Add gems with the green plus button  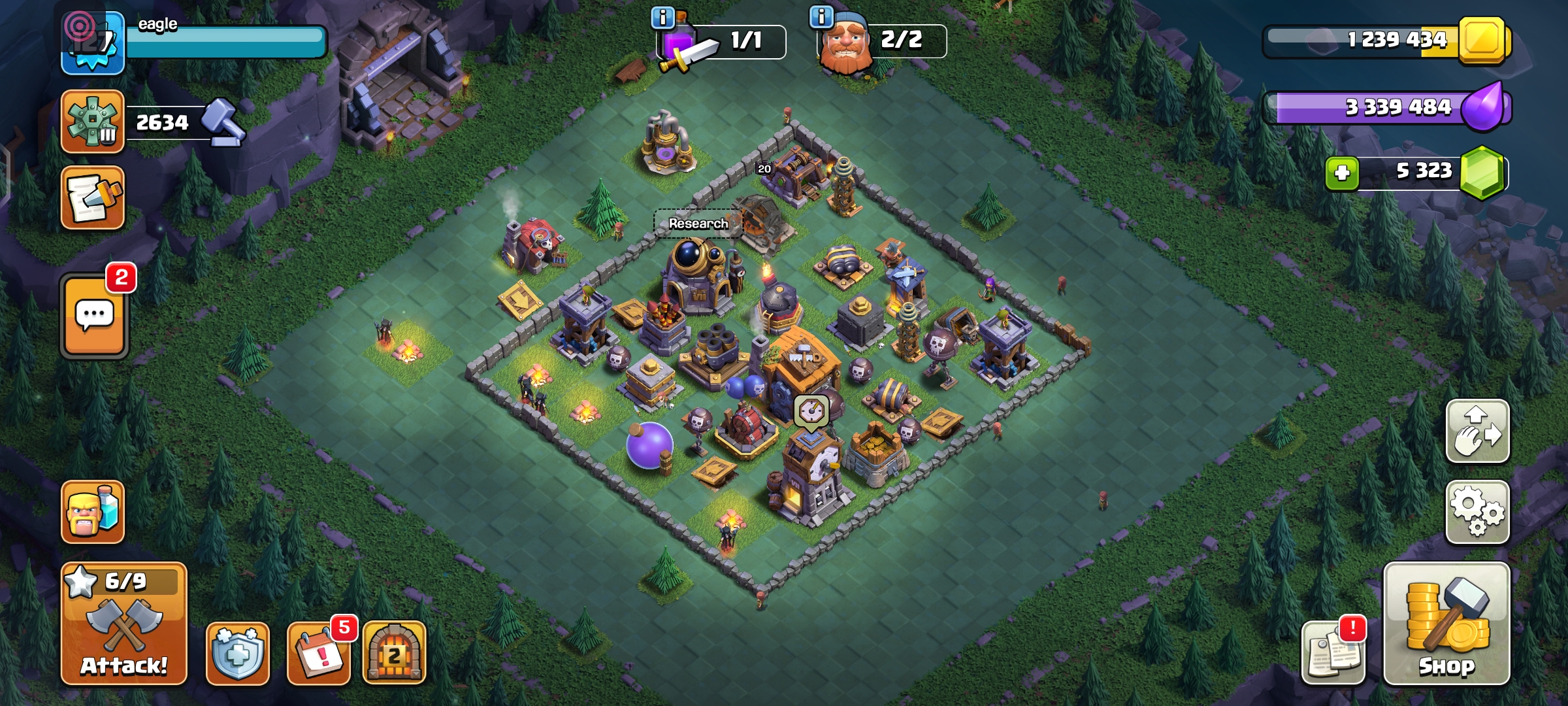[x=1342, y=173]
